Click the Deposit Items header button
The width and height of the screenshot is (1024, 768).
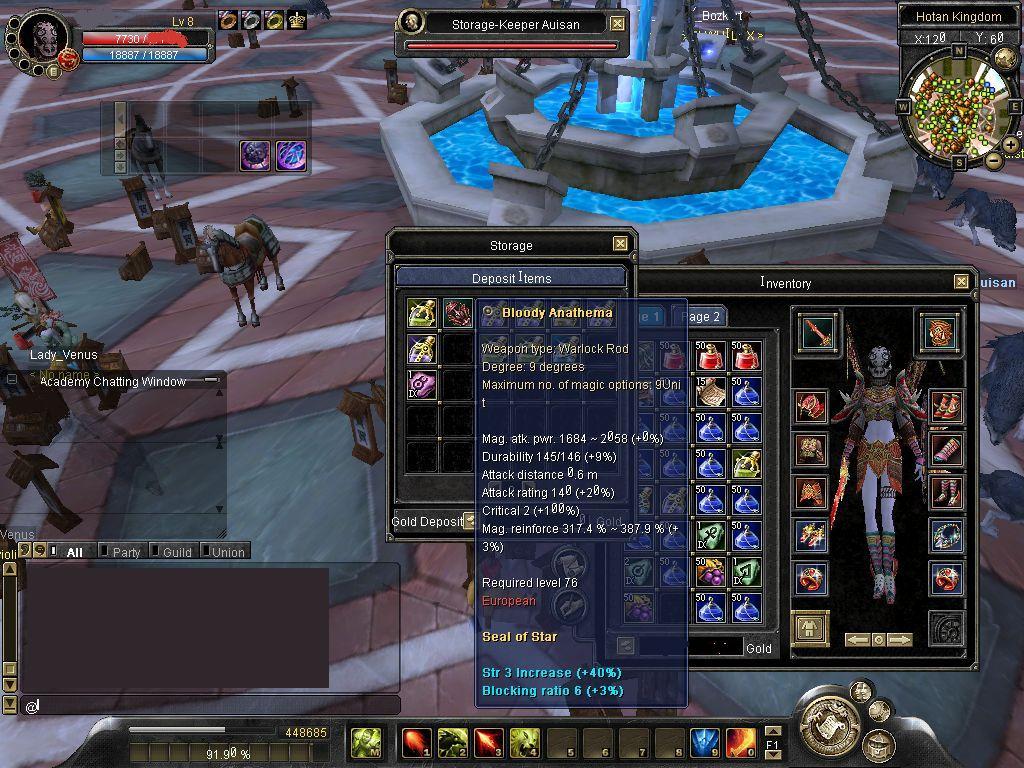pos(511,278)
